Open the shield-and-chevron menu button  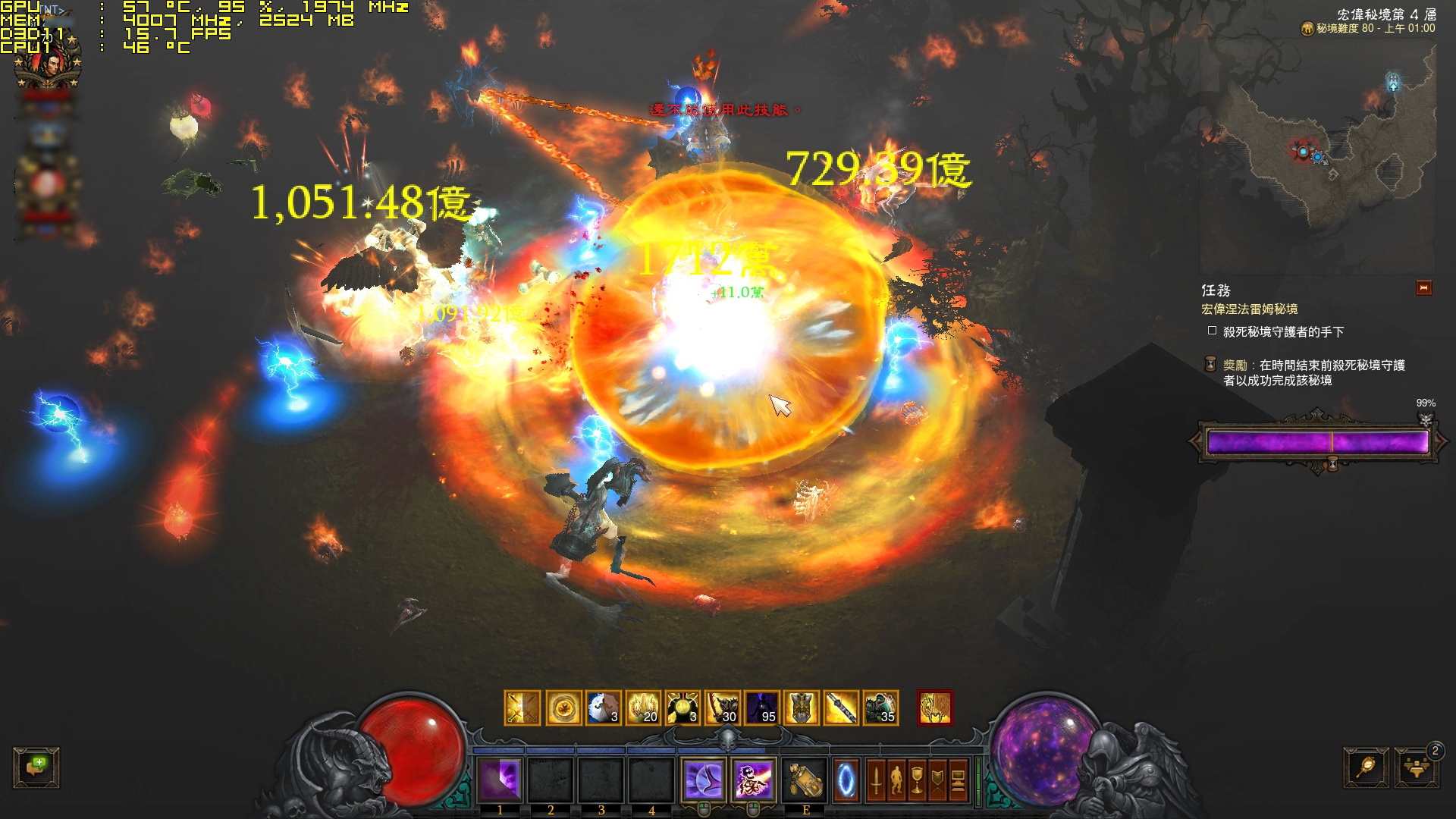coord(937,780)
